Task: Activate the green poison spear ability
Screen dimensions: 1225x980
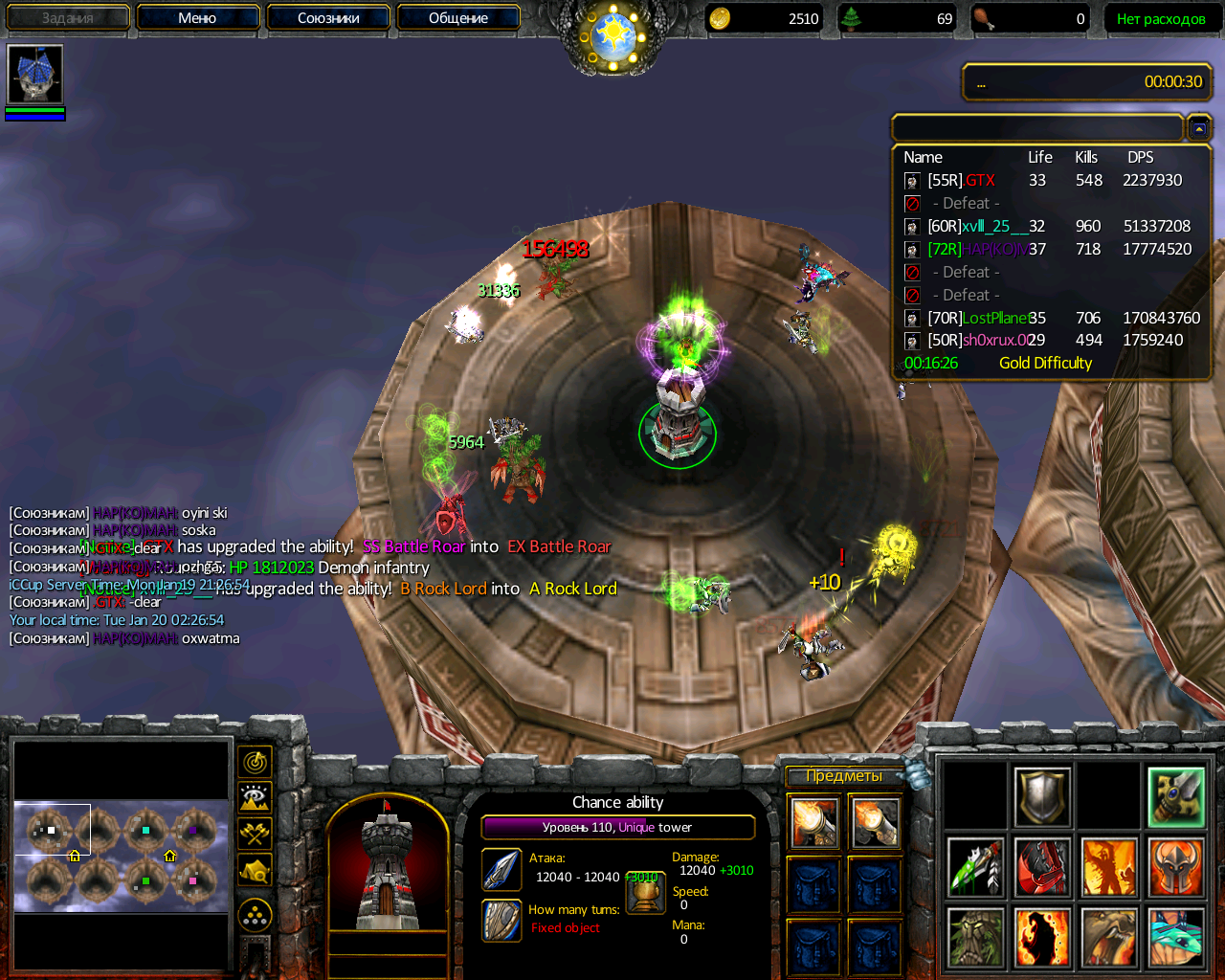Action: point(975,867)
